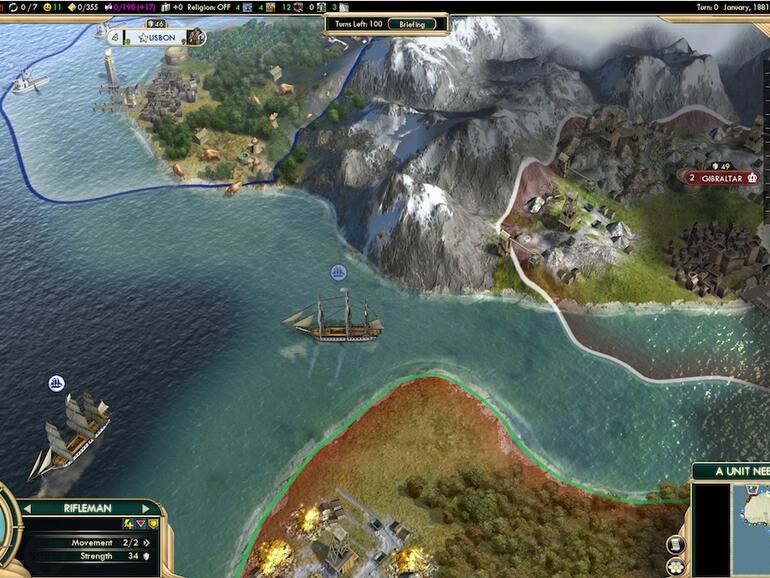
Task: Open the scroll icon beside the minimap
Action: (x=675, y=546)
